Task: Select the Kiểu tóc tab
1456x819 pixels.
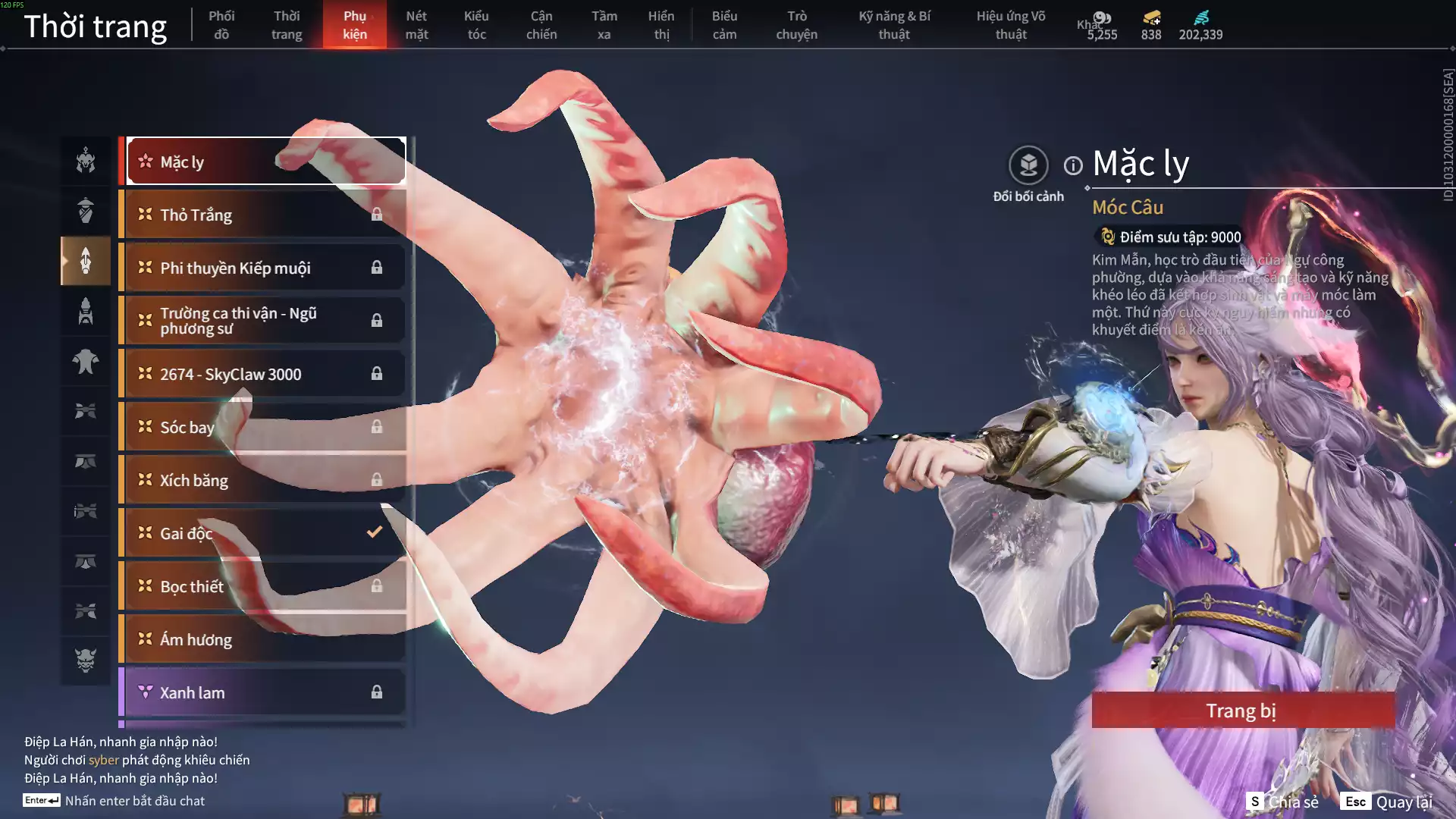Action: pos(476,25)
